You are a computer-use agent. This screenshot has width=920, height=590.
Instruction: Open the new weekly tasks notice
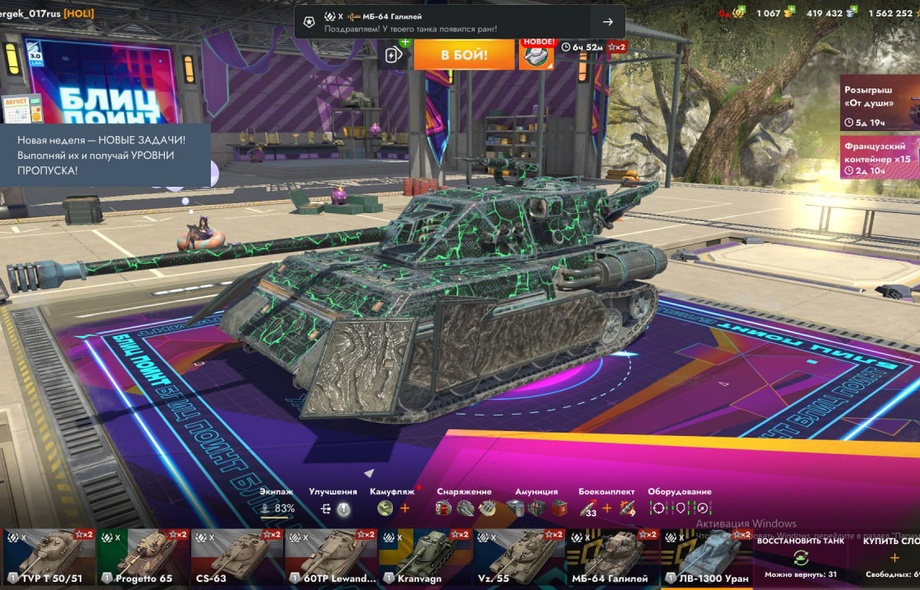105,155
